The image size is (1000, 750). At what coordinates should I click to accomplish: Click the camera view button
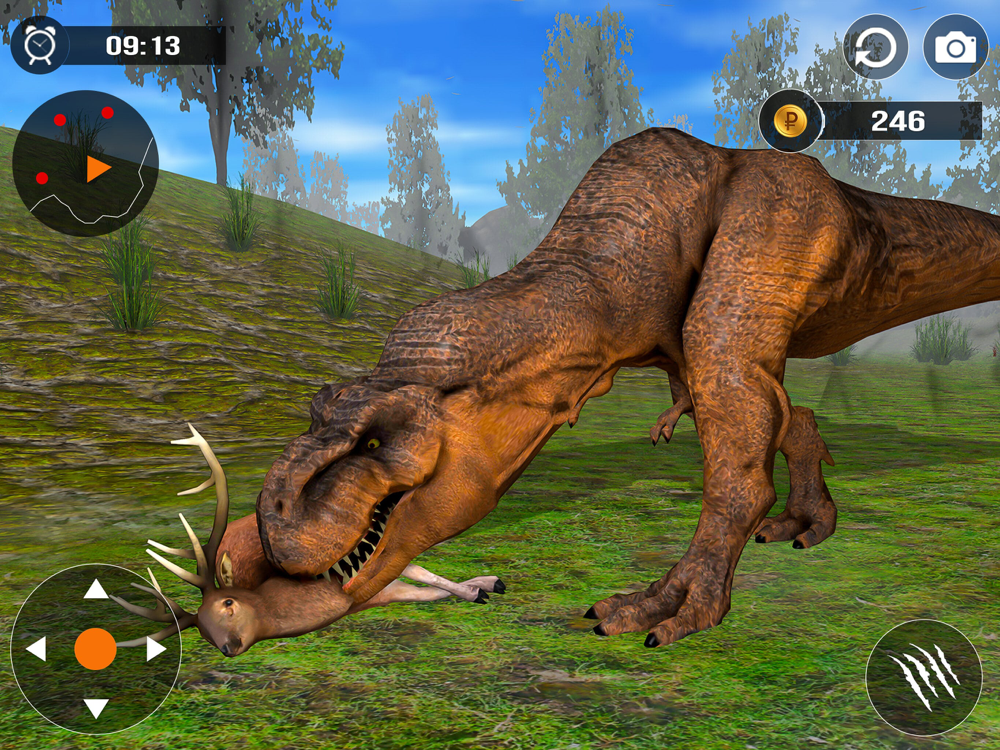pyautogui.click(x=955, y=47)
